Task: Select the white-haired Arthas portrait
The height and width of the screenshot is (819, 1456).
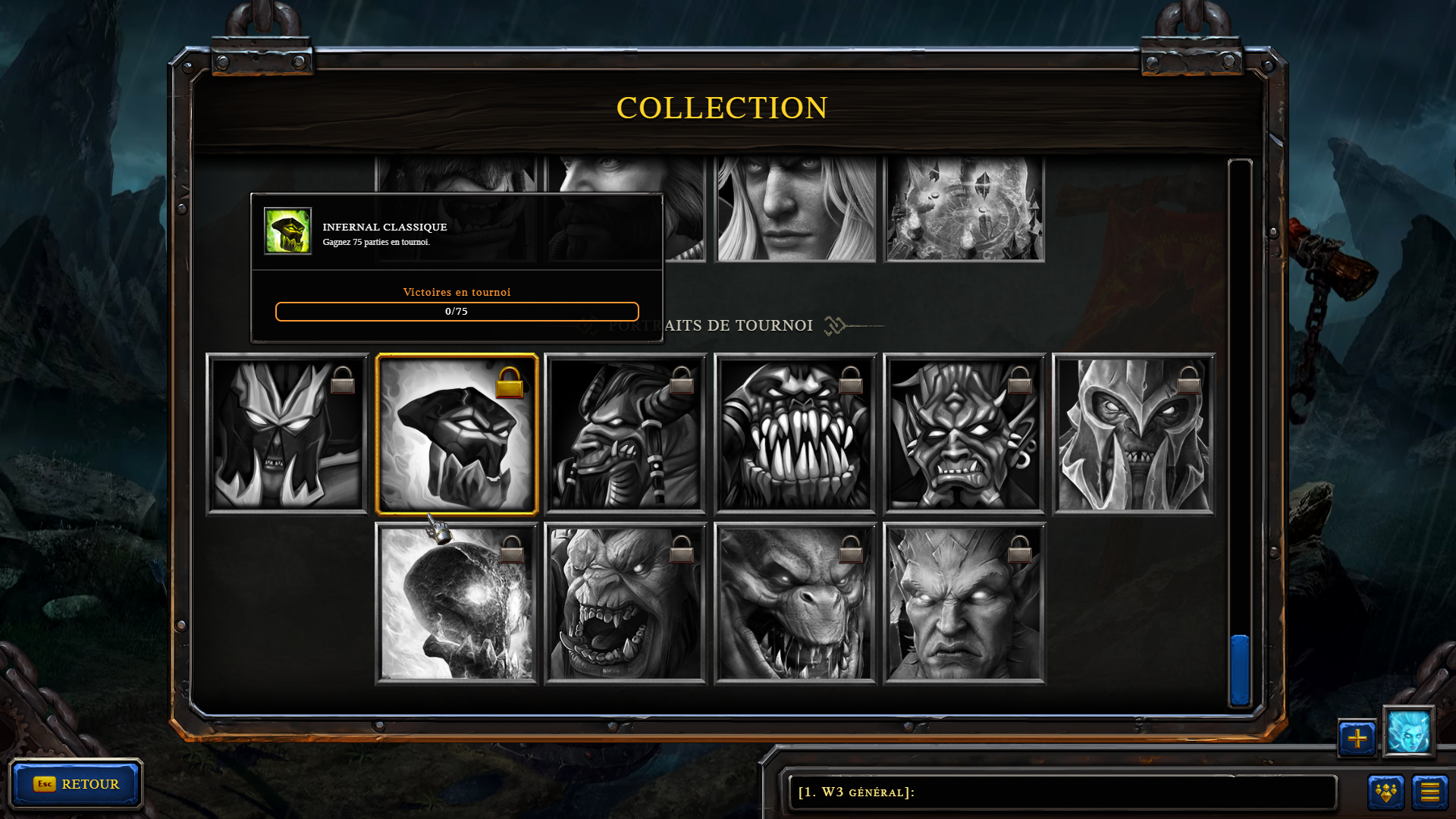Action: click(795, 209)
